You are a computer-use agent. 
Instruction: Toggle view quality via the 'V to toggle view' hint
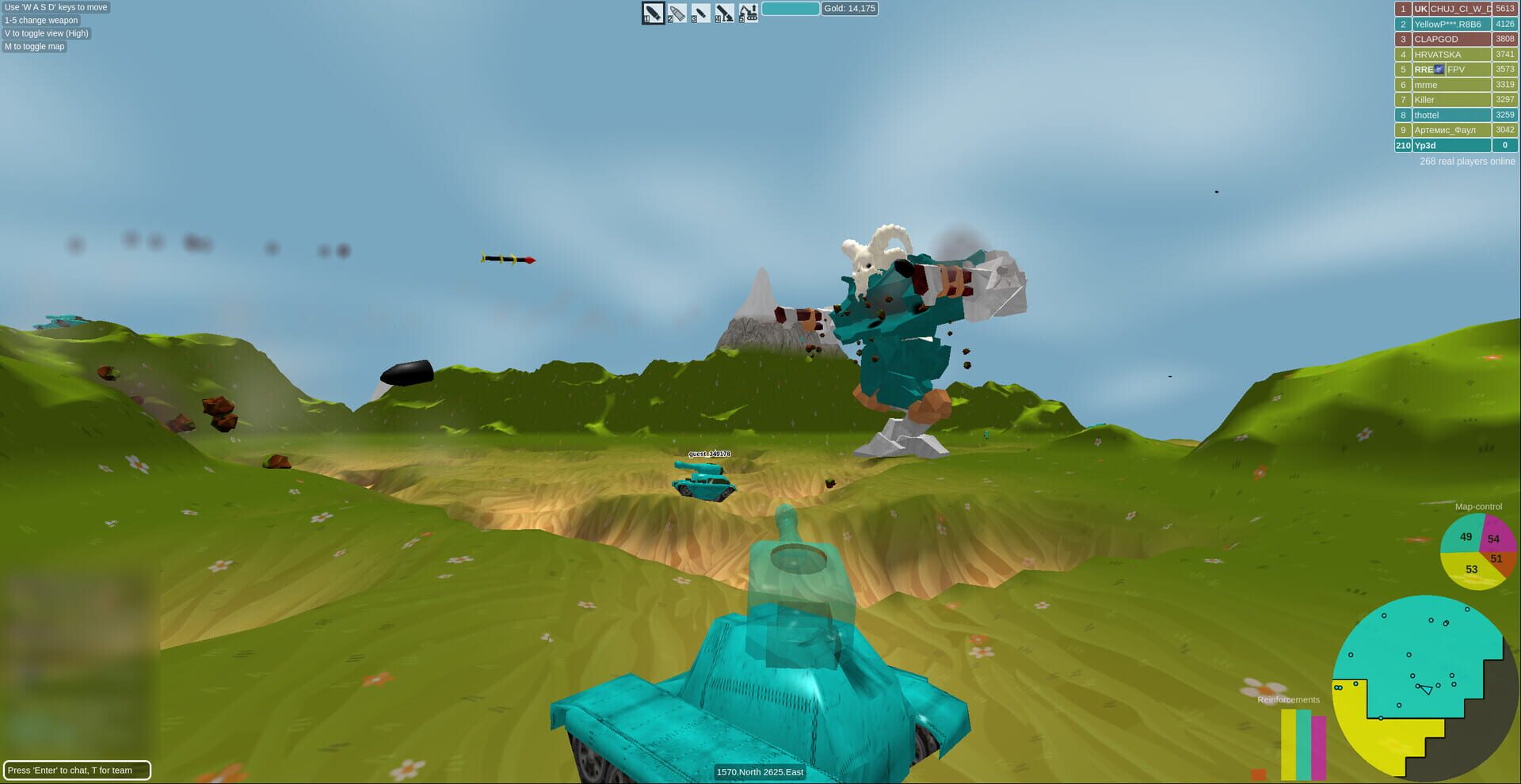point(46,33)
